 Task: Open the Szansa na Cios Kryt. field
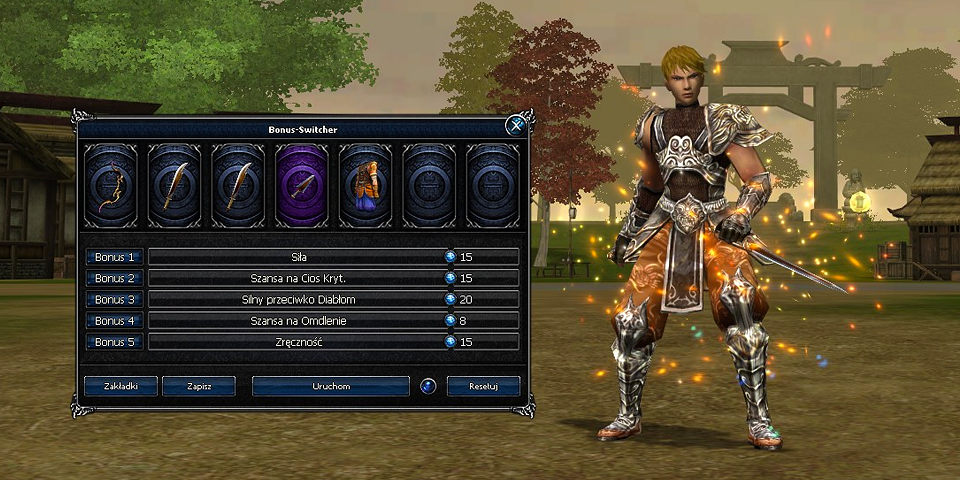pos(298,278)
